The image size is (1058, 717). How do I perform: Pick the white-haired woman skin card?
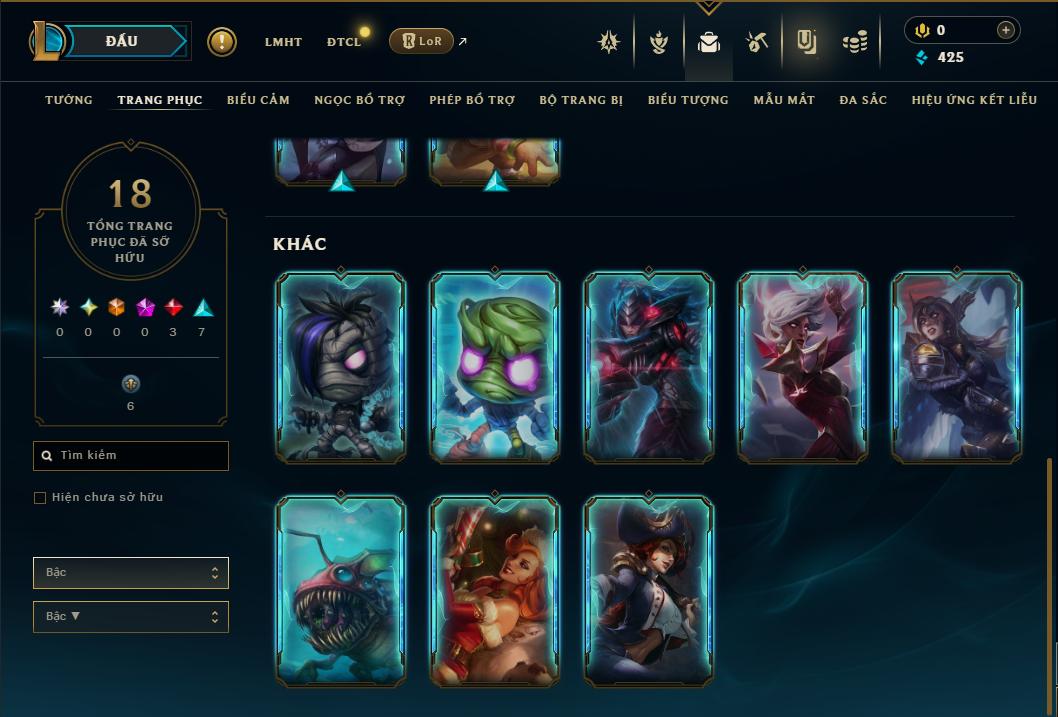click(x=803, y=367)
